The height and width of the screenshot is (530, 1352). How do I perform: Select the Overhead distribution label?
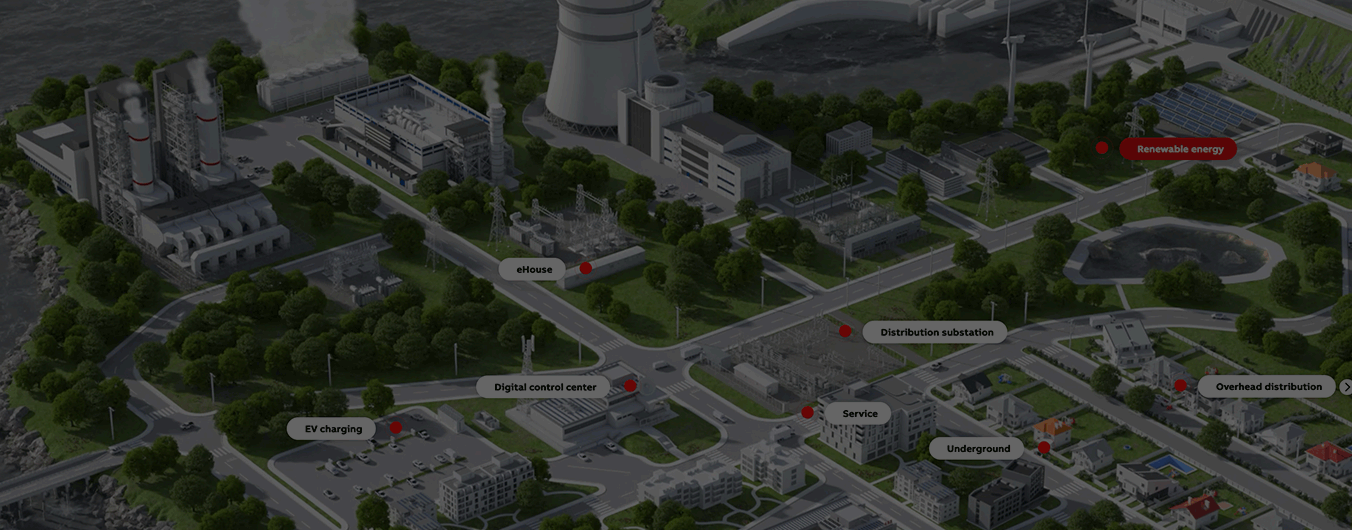1268,387
